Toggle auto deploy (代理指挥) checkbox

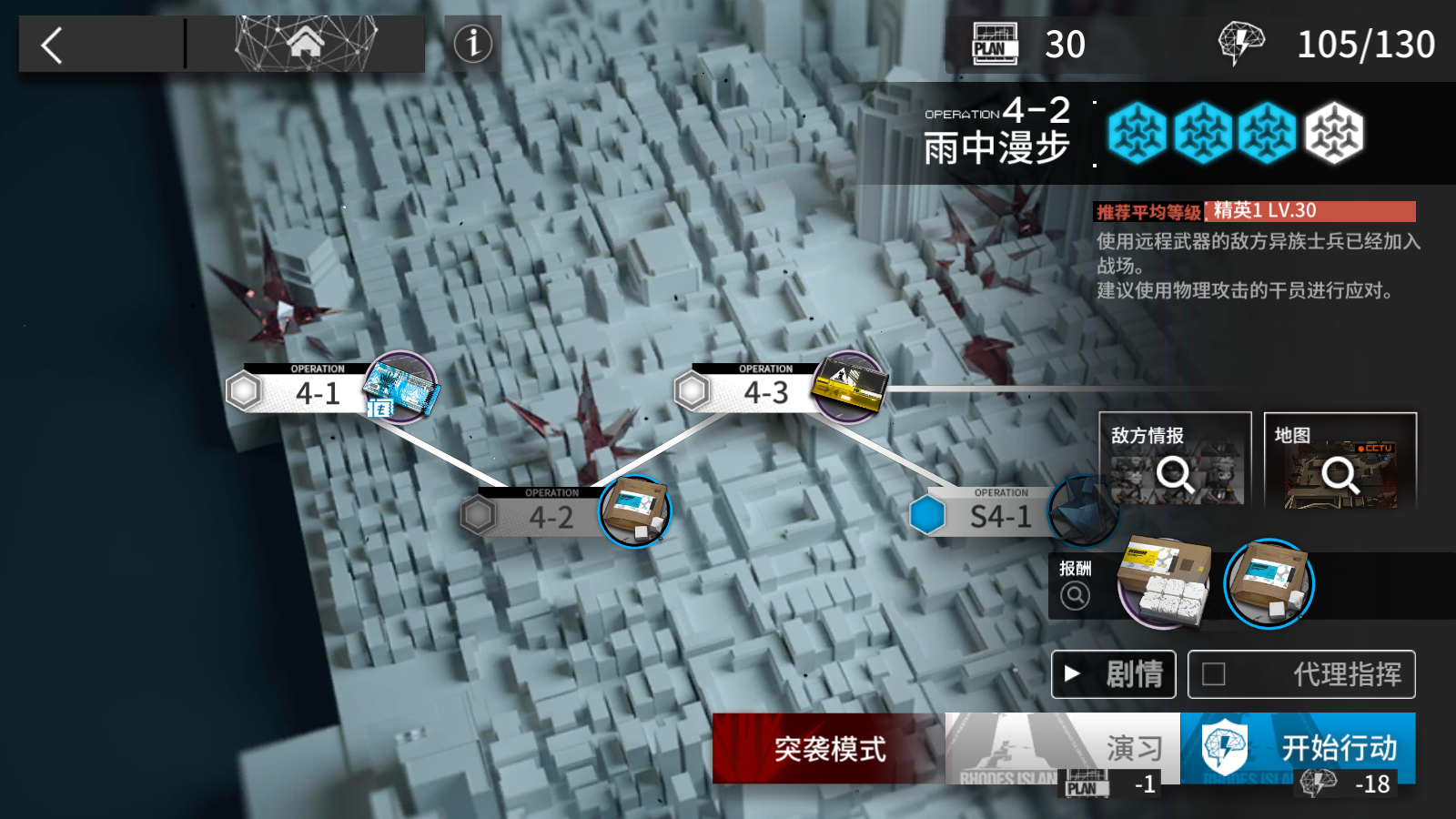(x=1214, y=674)
